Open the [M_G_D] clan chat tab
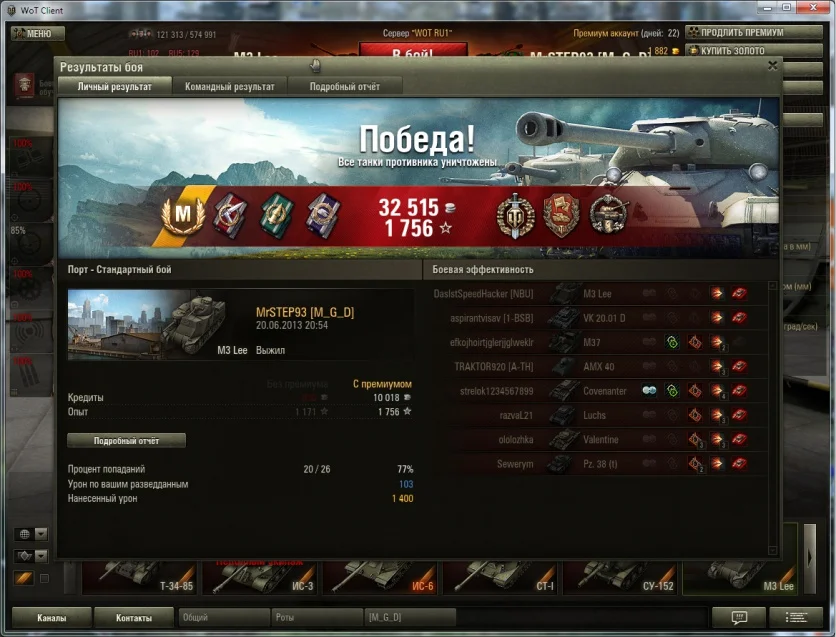The width and height of the screenshot is (836, 637). point(410,618)
